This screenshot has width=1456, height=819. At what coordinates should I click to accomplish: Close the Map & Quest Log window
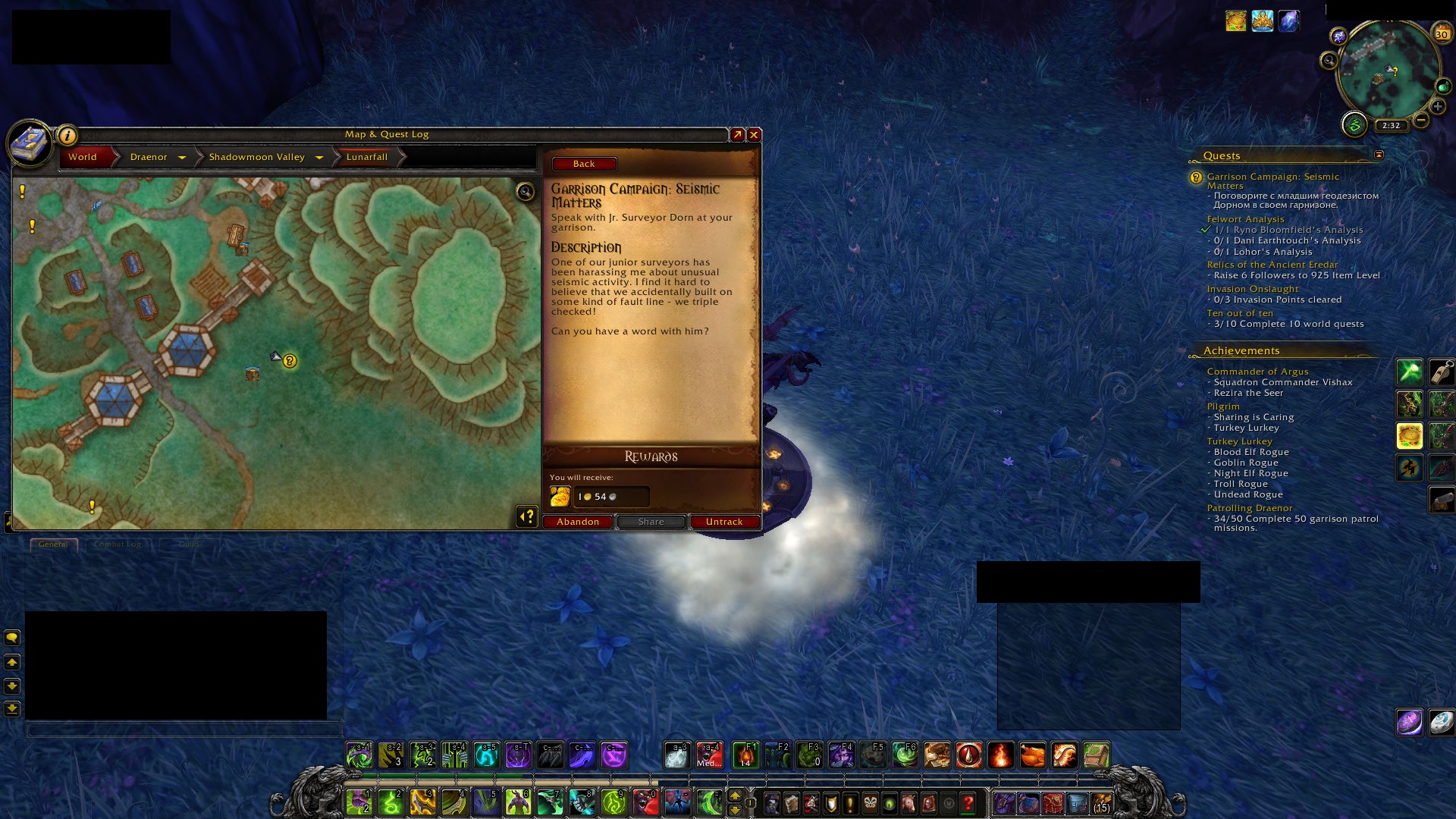tap(754, 135)
